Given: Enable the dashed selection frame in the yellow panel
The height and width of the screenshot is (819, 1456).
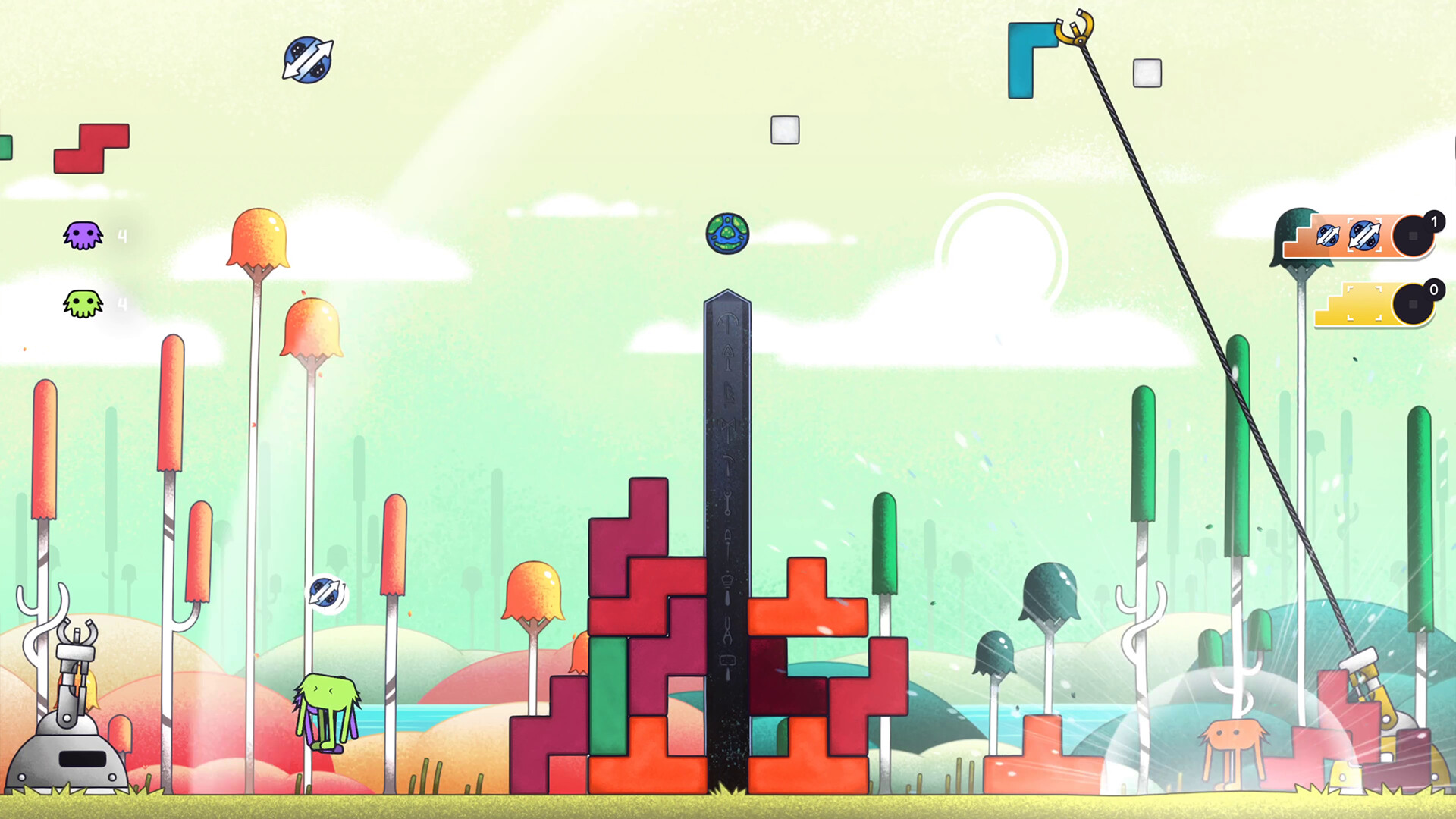Looking at the screenshot, I should [1365, 303].
